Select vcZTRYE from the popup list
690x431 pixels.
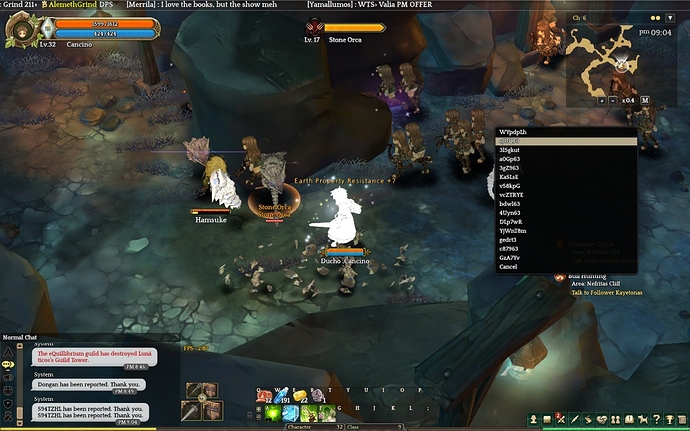tap(513, 195)
